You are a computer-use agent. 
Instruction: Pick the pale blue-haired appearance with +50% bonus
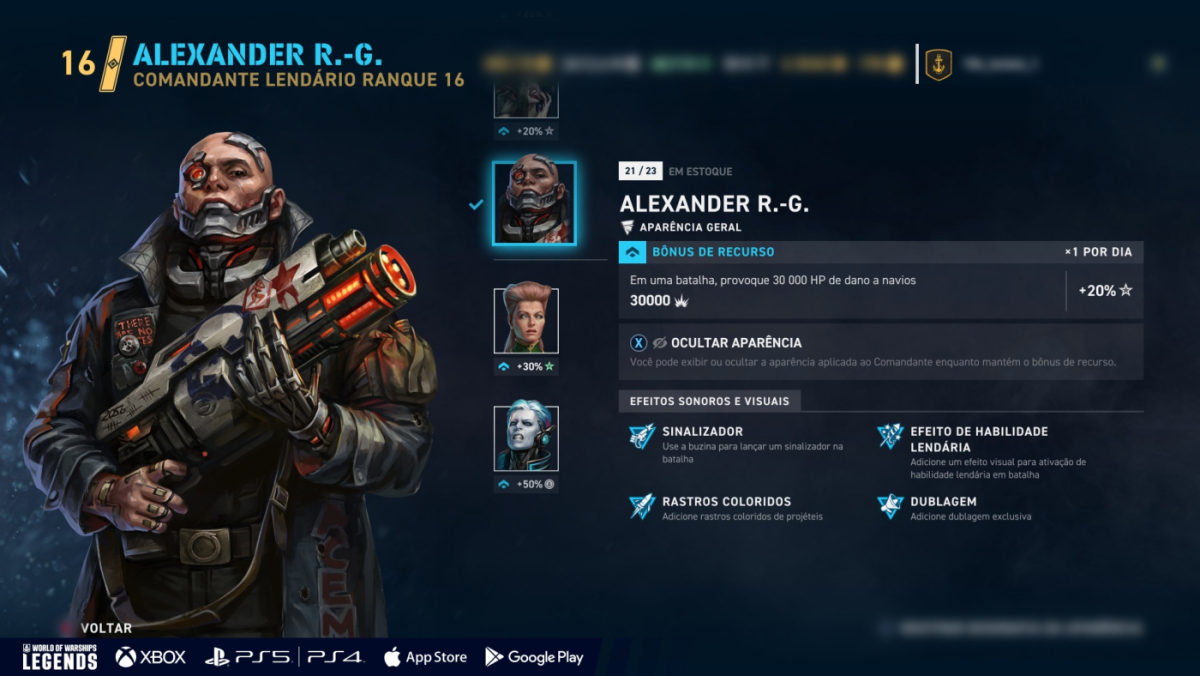click(x=526, y=438)
